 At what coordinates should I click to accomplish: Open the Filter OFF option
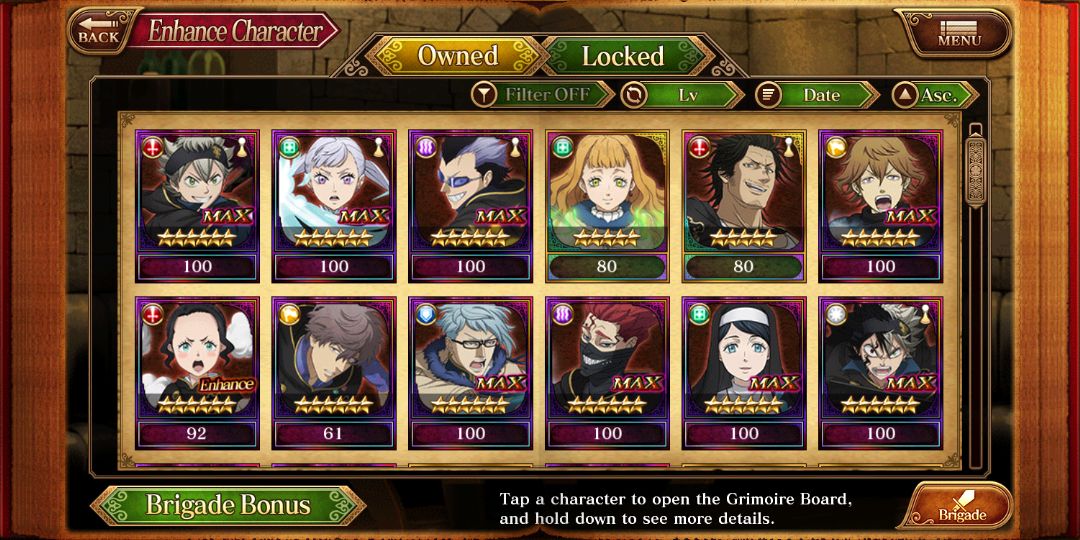click(x=543, y=95)
